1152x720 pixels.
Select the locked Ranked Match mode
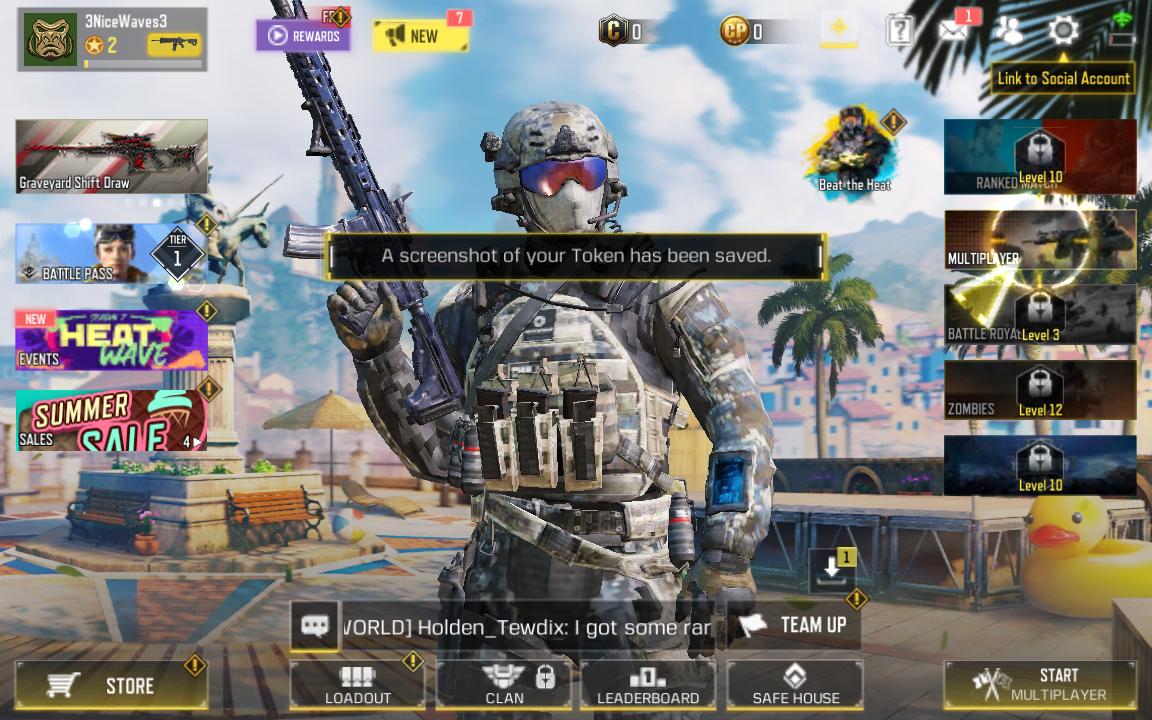[1040, 156]
